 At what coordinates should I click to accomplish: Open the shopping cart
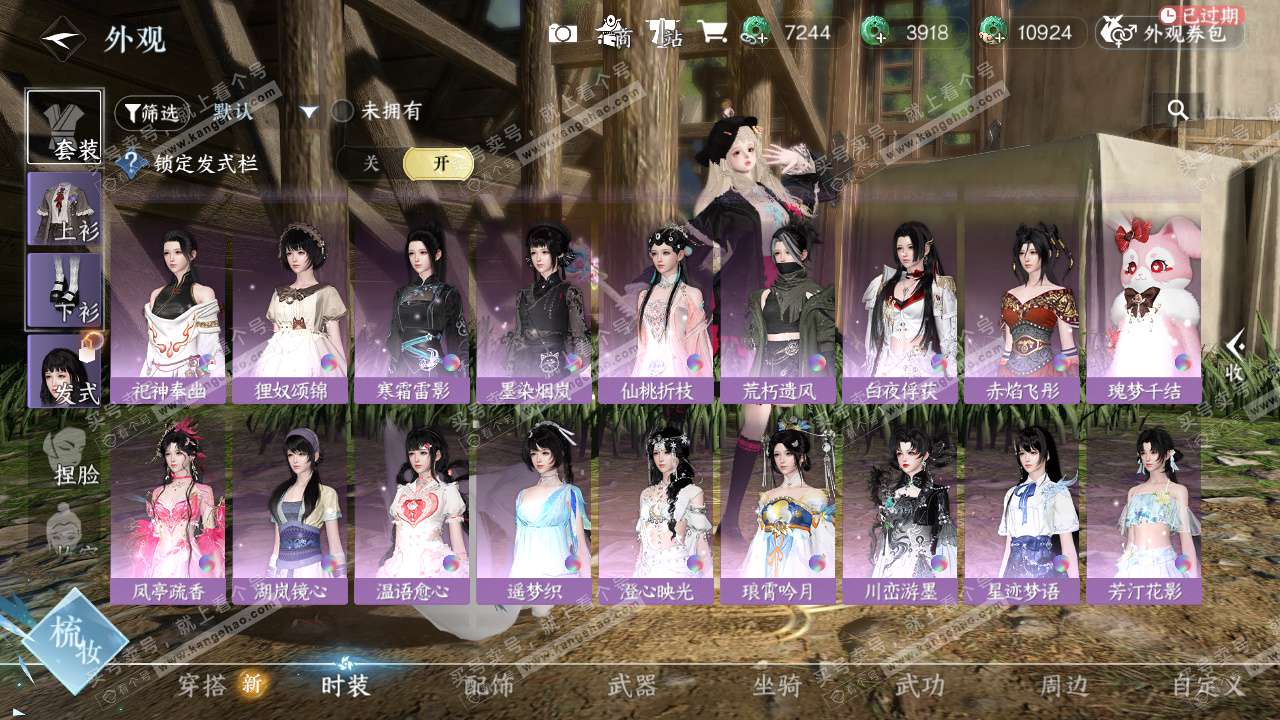[x=713, y=32]
